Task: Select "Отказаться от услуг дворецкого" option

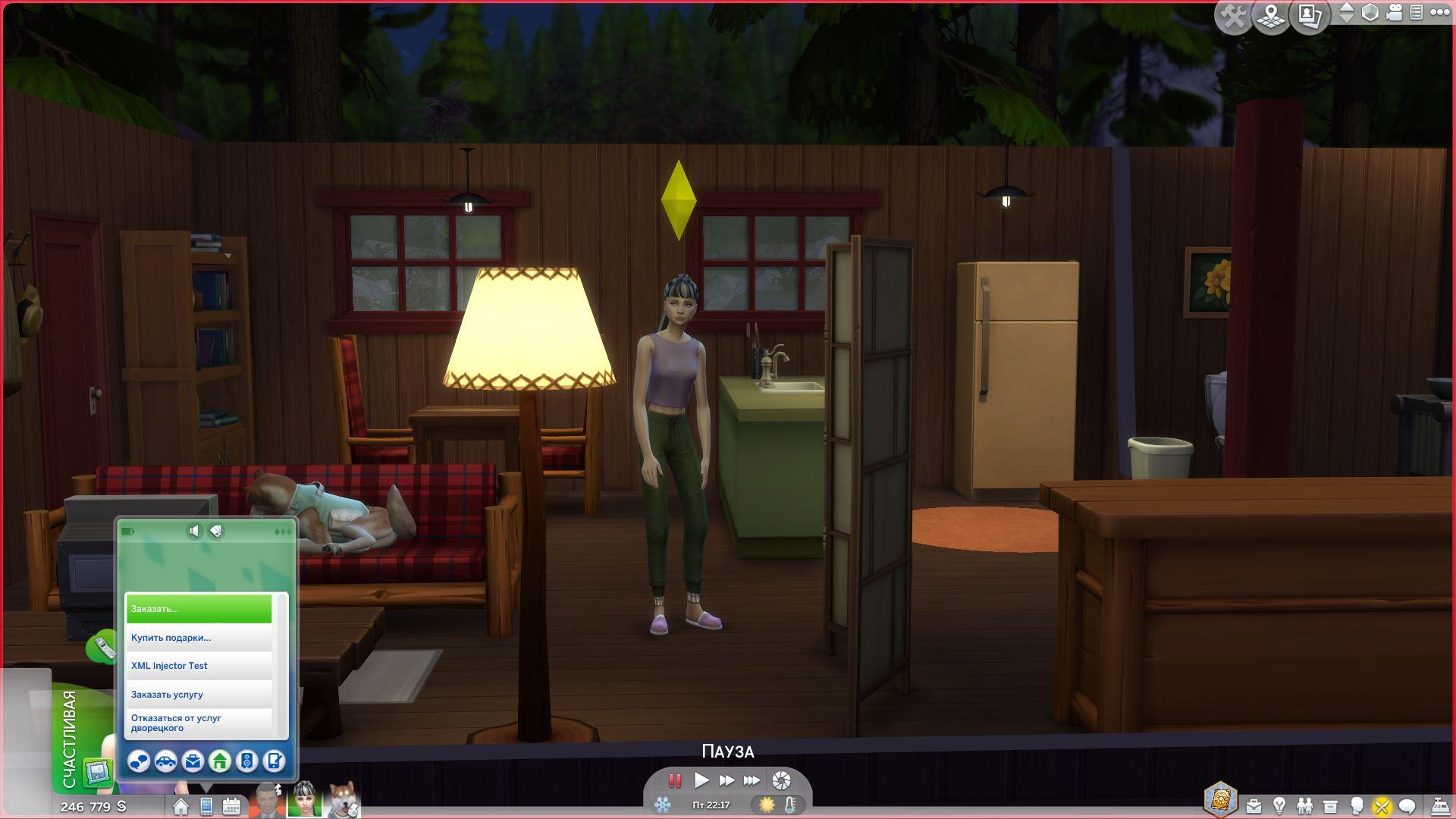Action: pos(199,723)
